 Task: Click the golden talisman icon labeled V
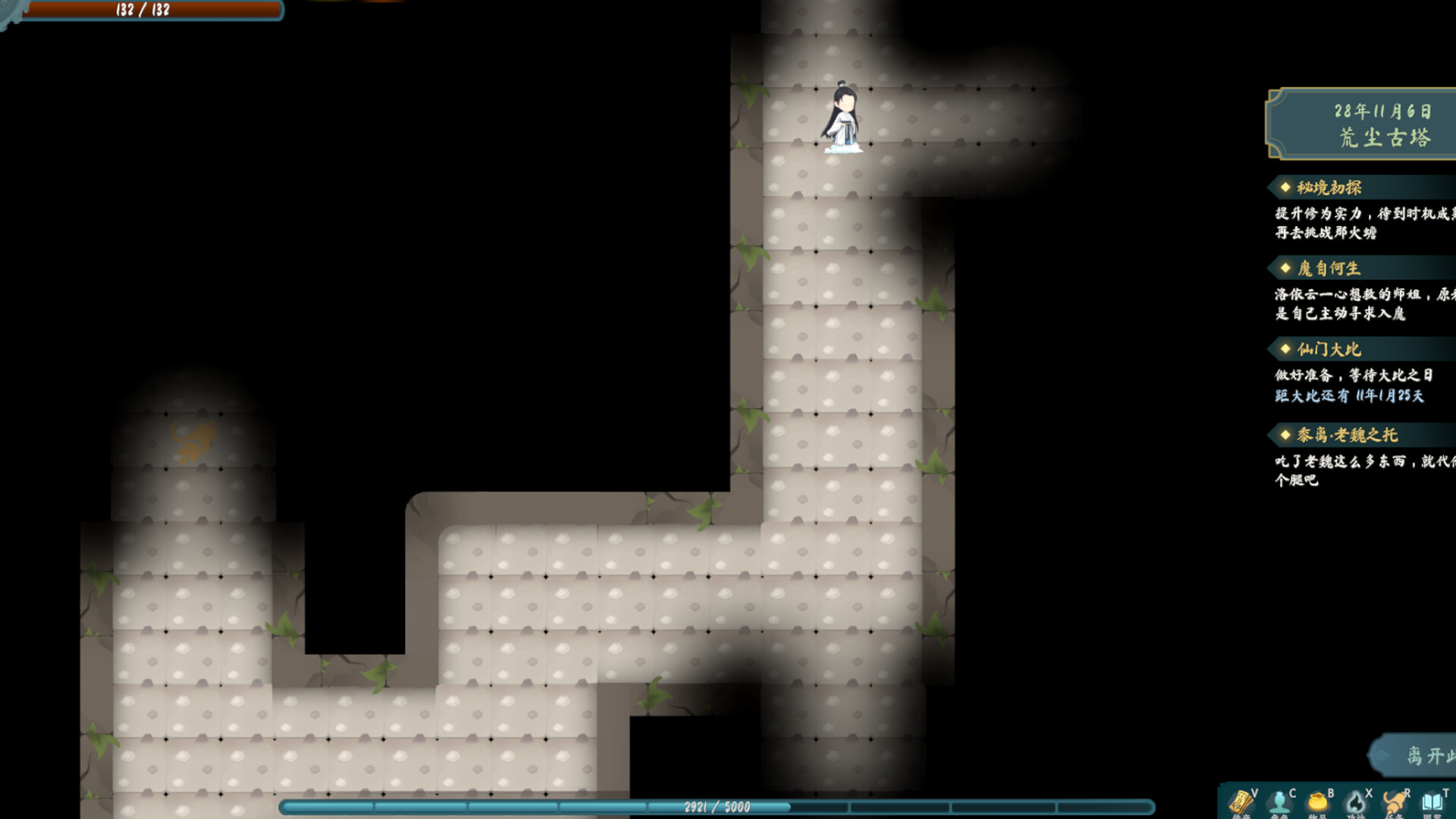pos(1241,802)
